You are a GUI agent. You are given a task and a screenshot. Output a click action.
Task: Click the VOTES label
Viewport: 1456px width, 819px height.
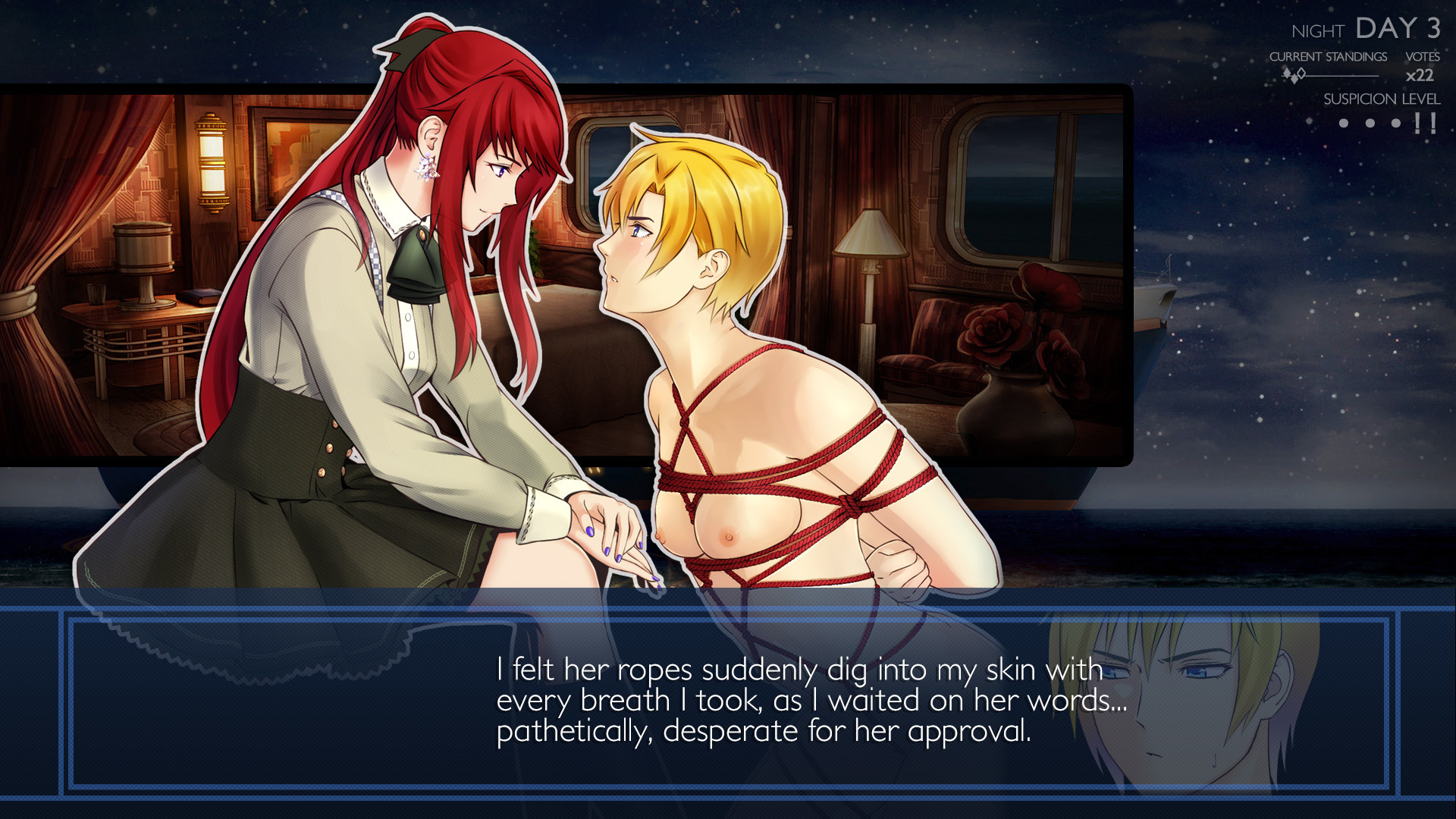1423,56
